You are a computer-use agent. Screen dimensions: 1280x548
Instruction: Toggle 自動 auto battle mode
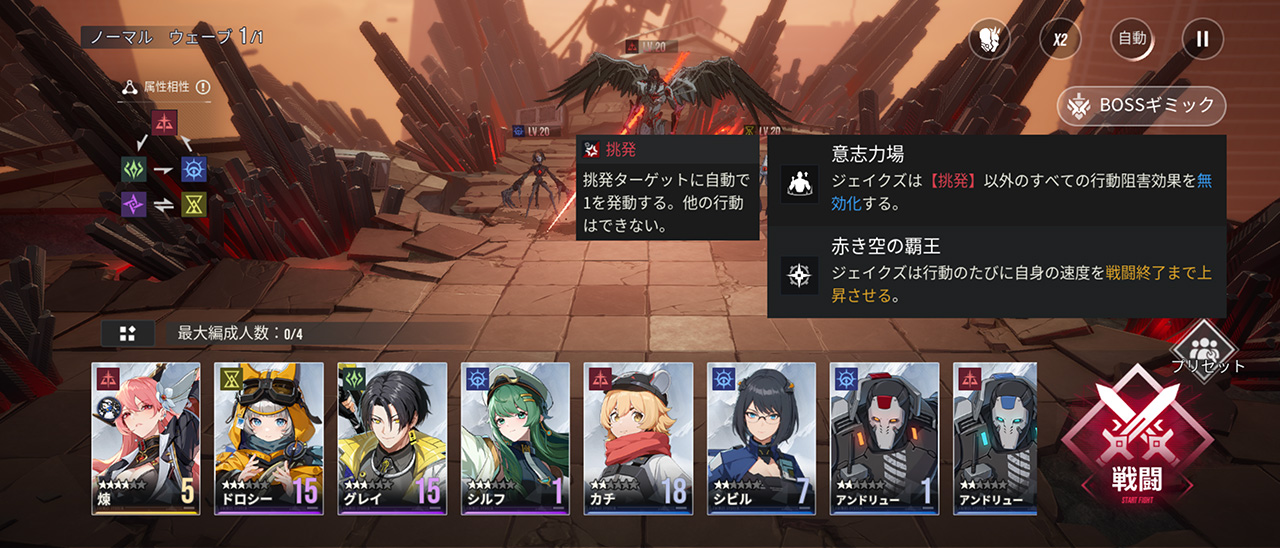1132,40
